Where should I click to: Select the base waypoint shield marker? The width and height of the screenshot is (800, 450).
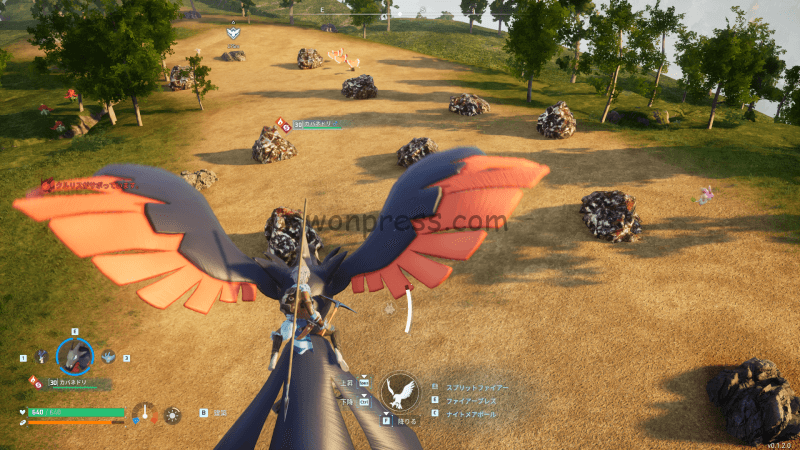(x=234, y=34)
